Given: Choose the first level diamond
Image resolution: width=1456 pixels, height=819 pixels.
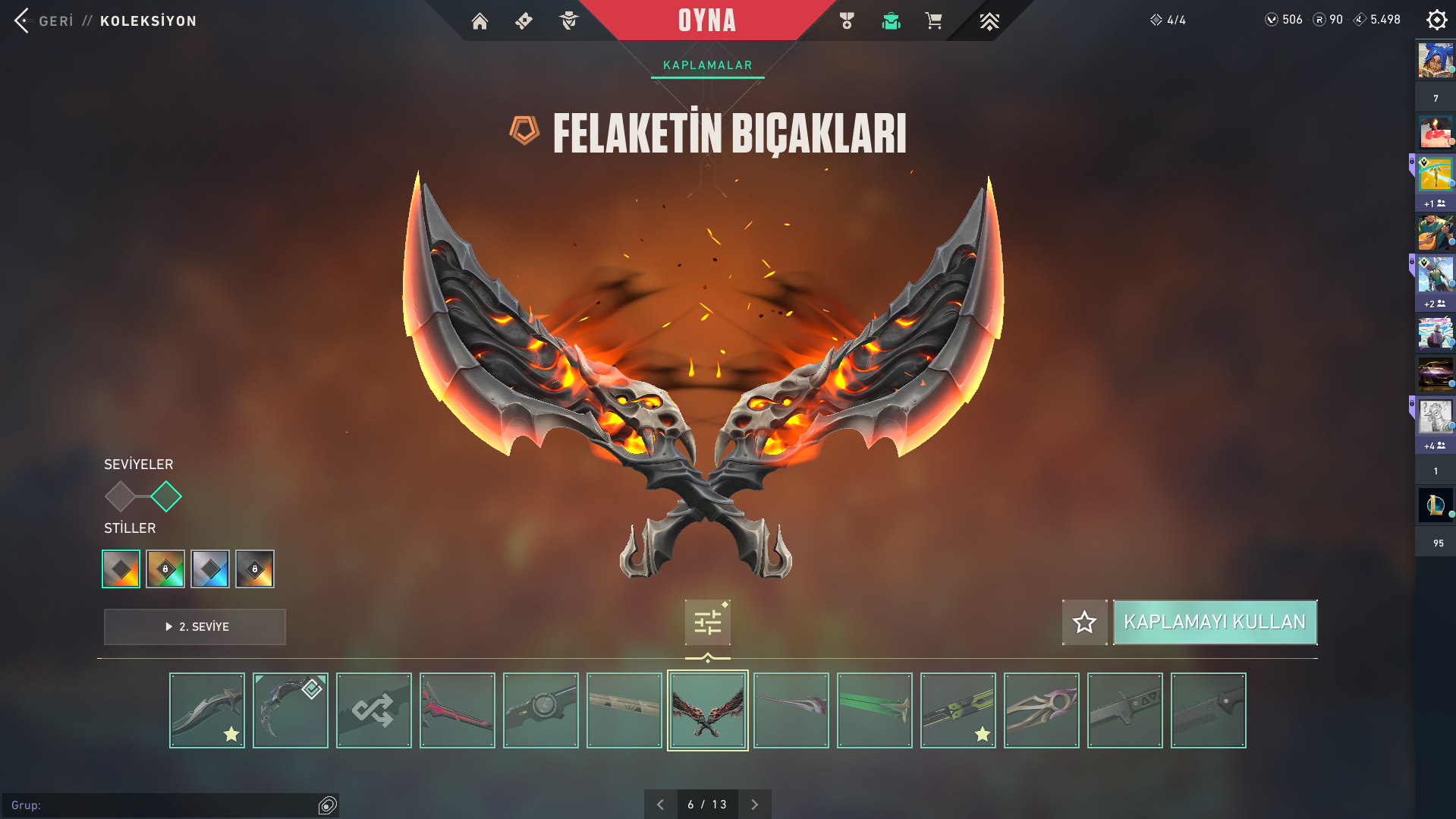Looking at the screenshot, I should (120, 497).
